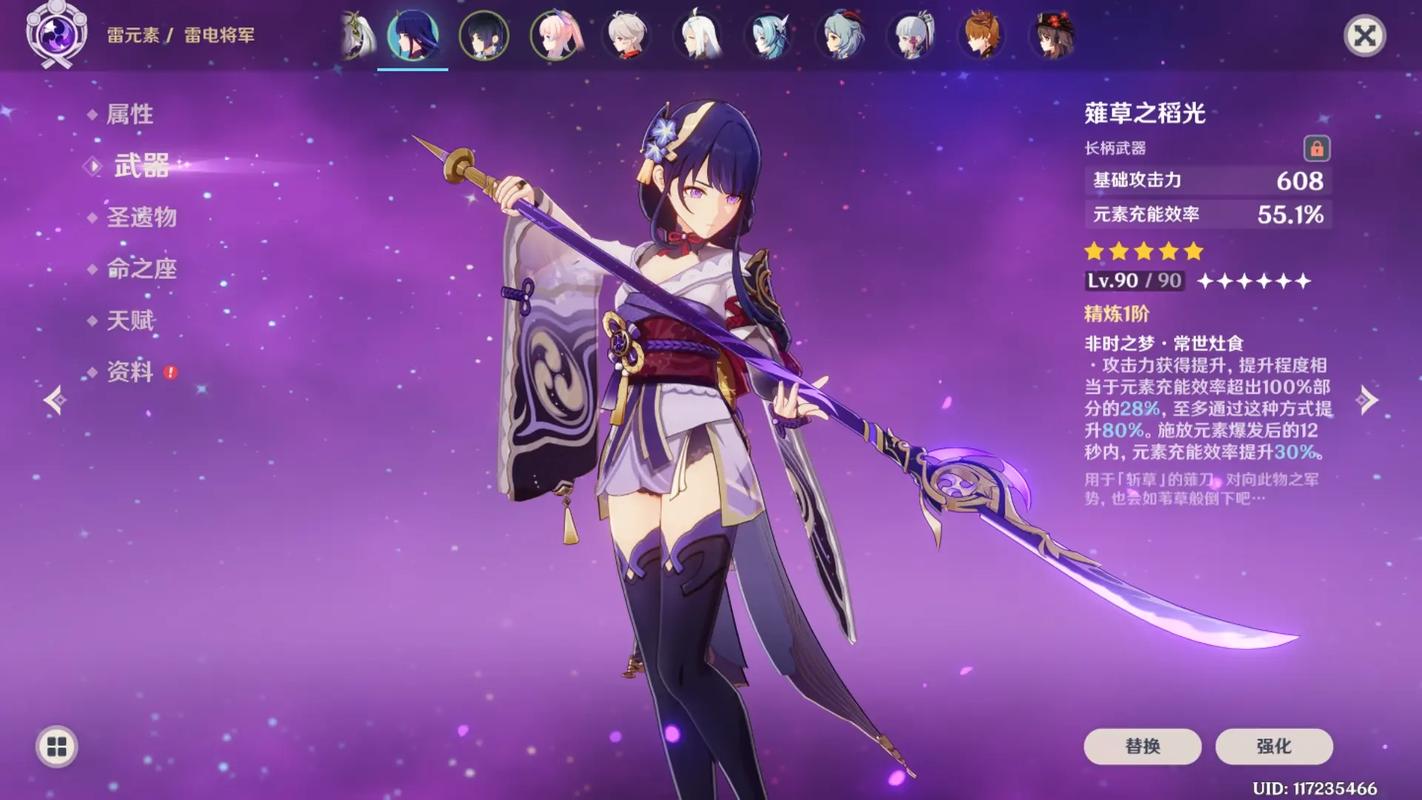The height and width of the screenshot is (800, 1422).
Task: Click the Electro element emblem icon
Action: [56, 35]
